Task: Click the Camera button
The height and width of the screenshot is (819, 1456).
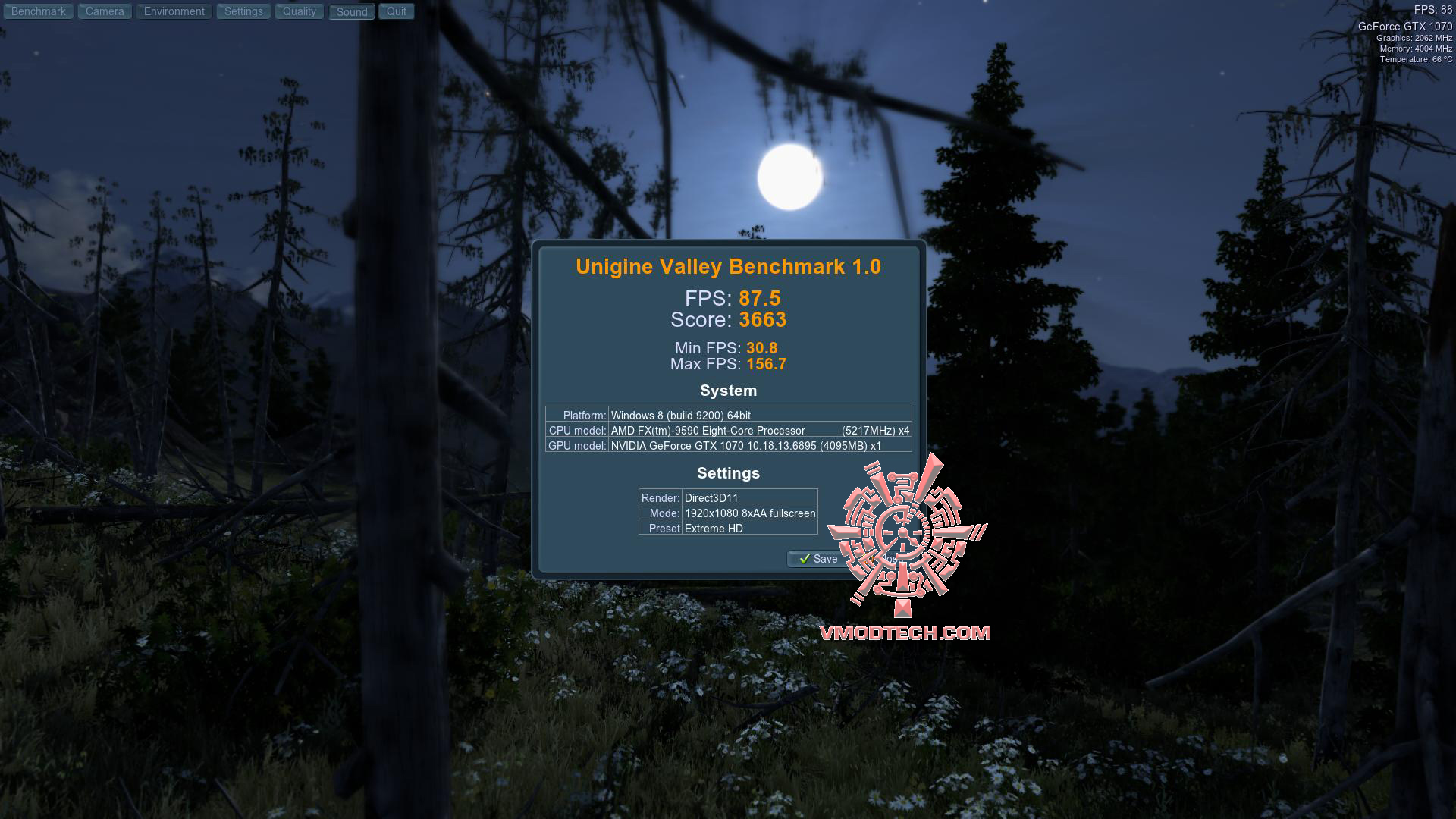Action: tap(105, 11)
